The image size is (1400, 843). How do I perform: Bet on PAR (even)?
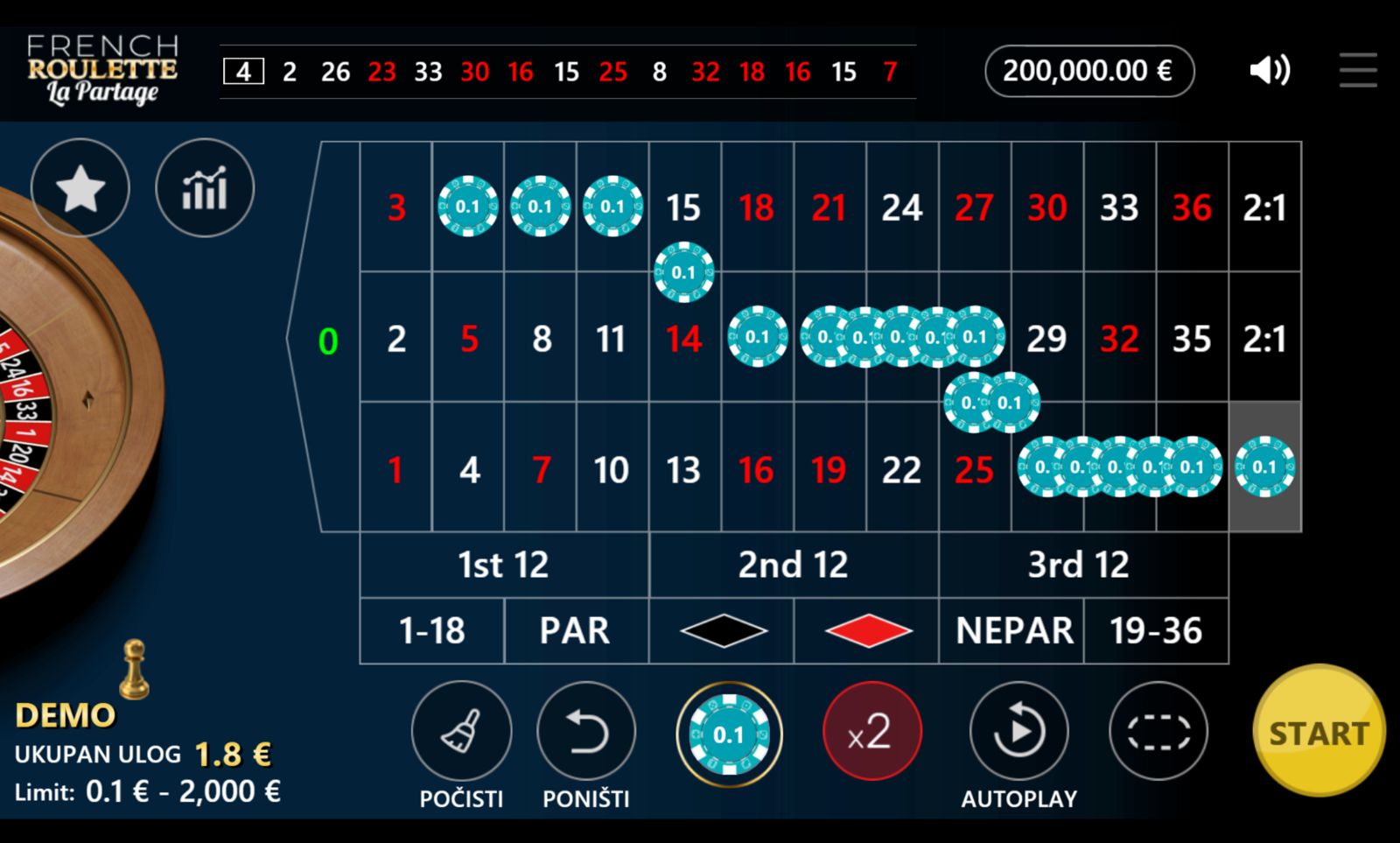click(x=575, y=630)
